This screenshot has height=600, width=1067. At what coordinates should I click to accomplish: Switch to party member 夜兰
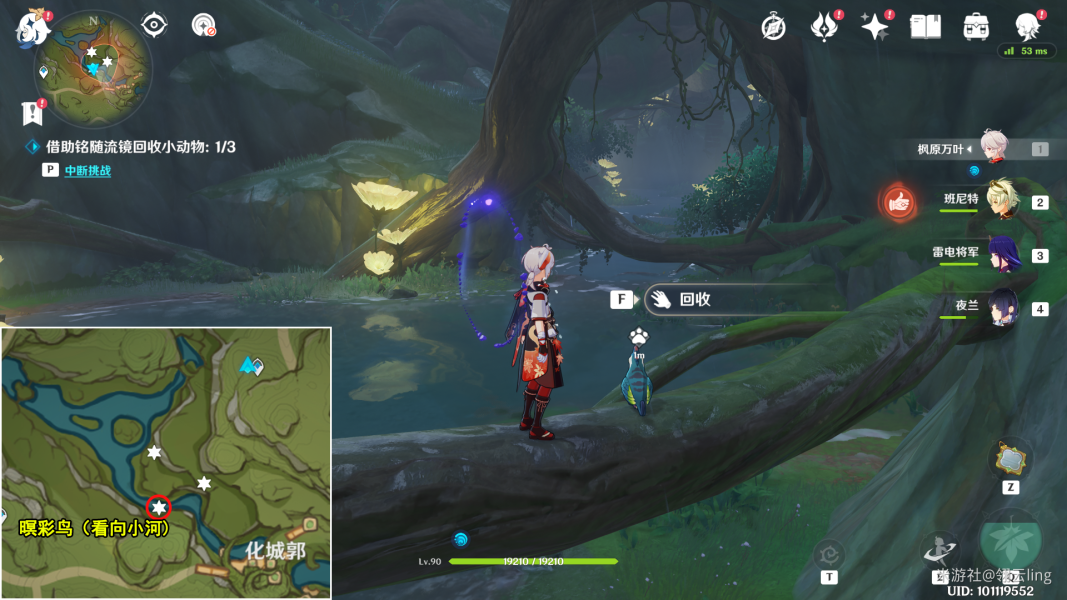tap(1001, 307)
